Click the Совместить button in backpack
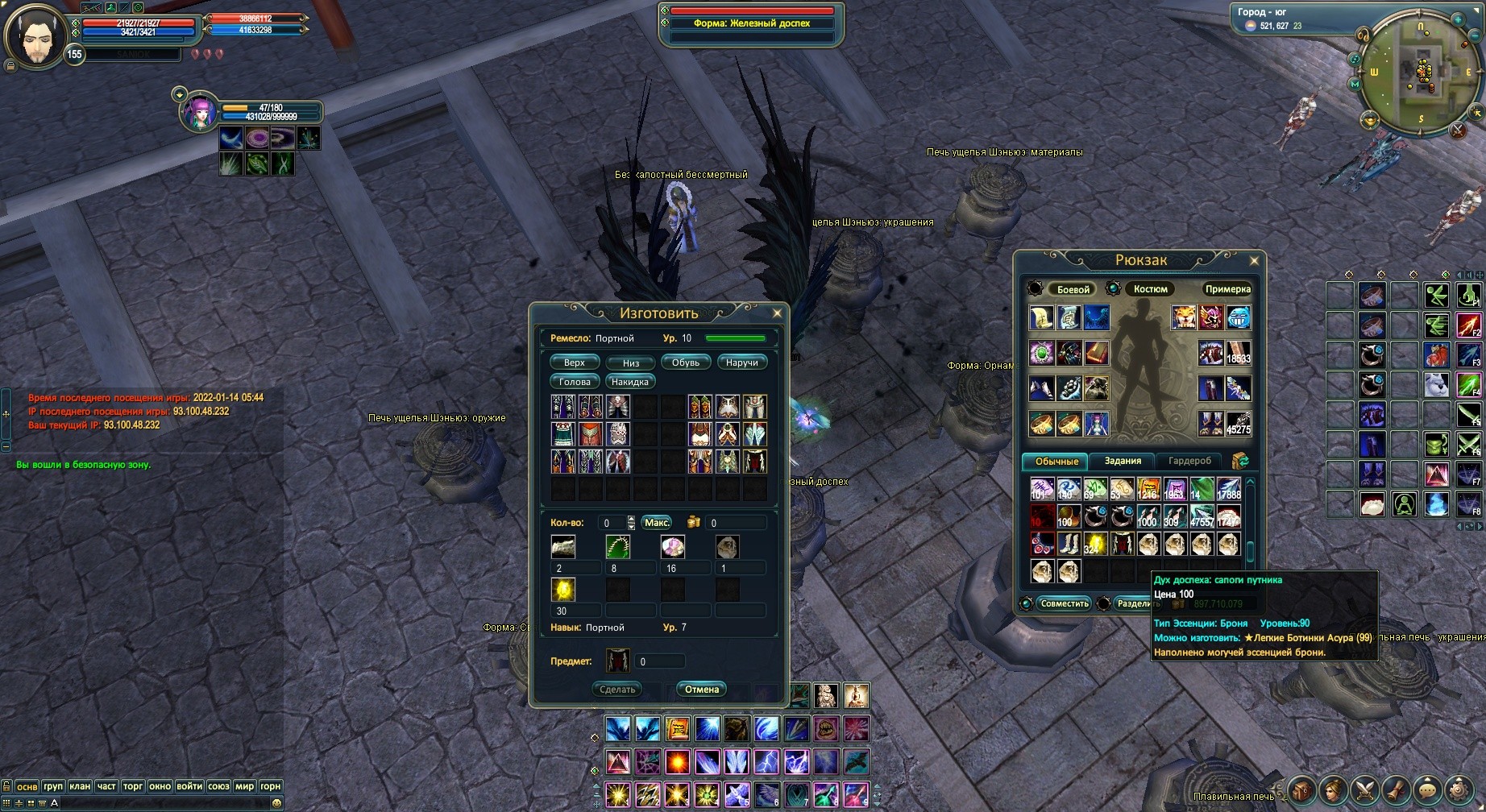Viewport: 1486px width, 812px height. click(x=1064, y=603)
